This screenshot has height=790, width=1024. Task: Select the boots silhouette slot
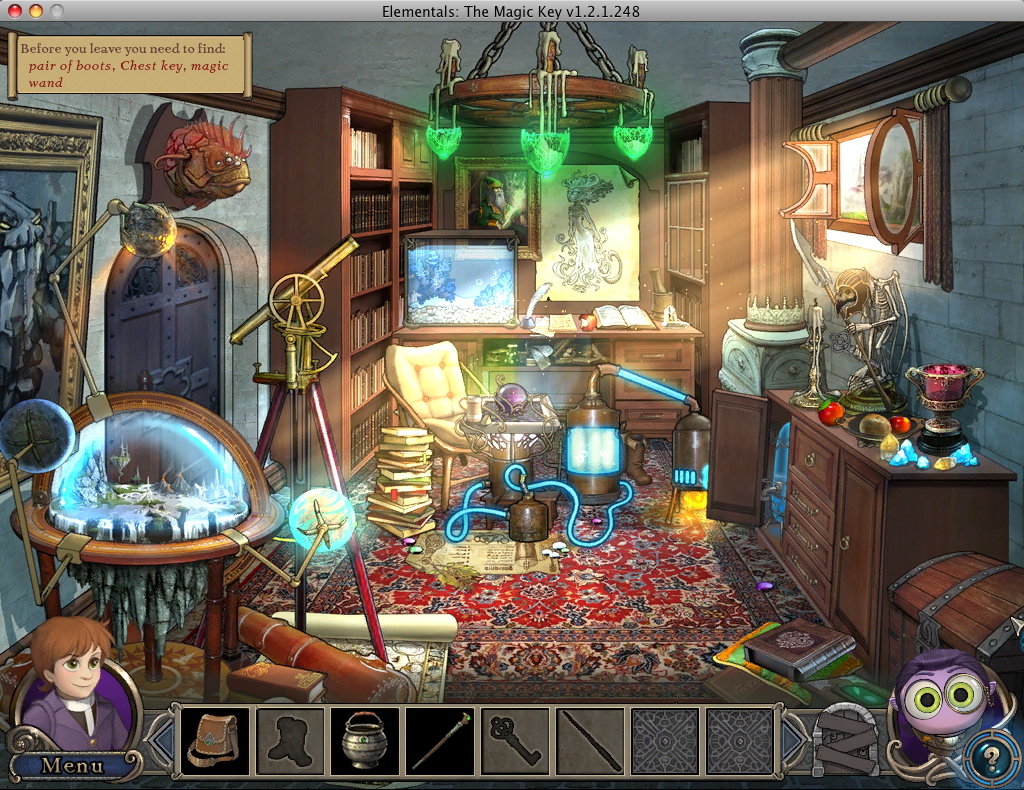(290, 741)
